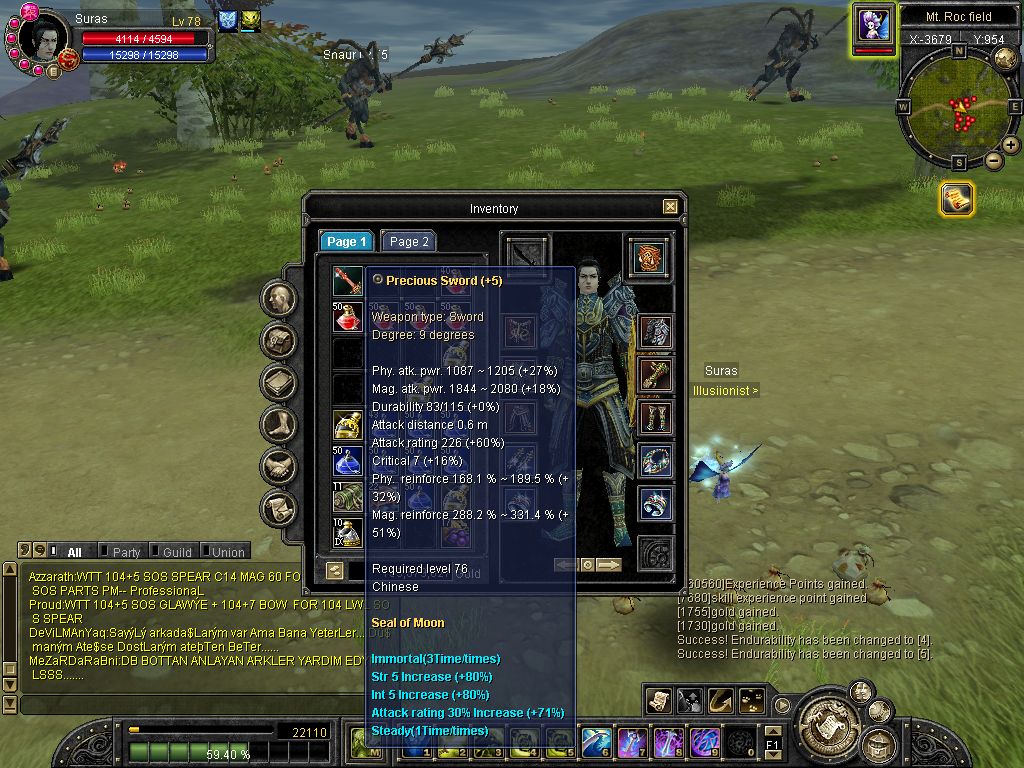Click the gold sort button in inventory
Viewport: 1024px width, 768px height.
click(335, 570)
